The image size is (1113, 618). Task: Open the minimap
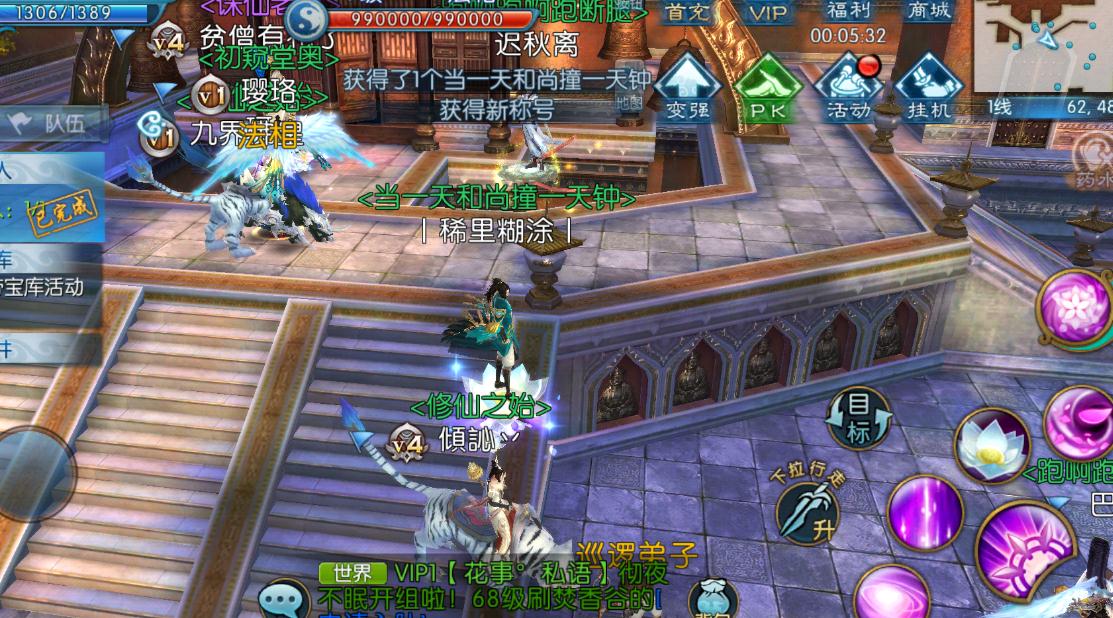(1043, 45)
